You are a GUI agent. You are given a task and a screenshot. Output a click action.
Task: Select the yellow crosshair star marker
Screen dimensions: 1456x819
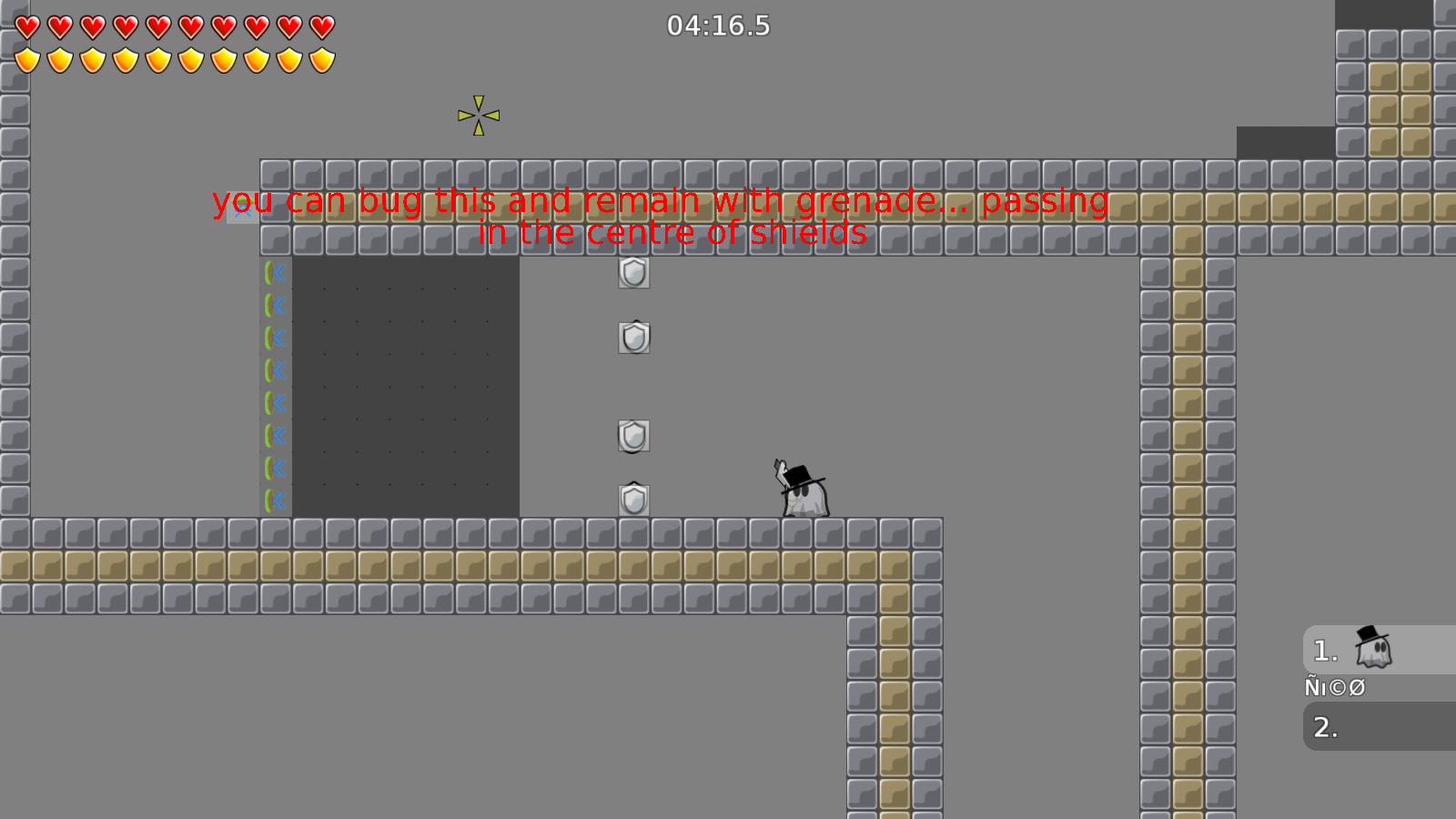[477, 116]
